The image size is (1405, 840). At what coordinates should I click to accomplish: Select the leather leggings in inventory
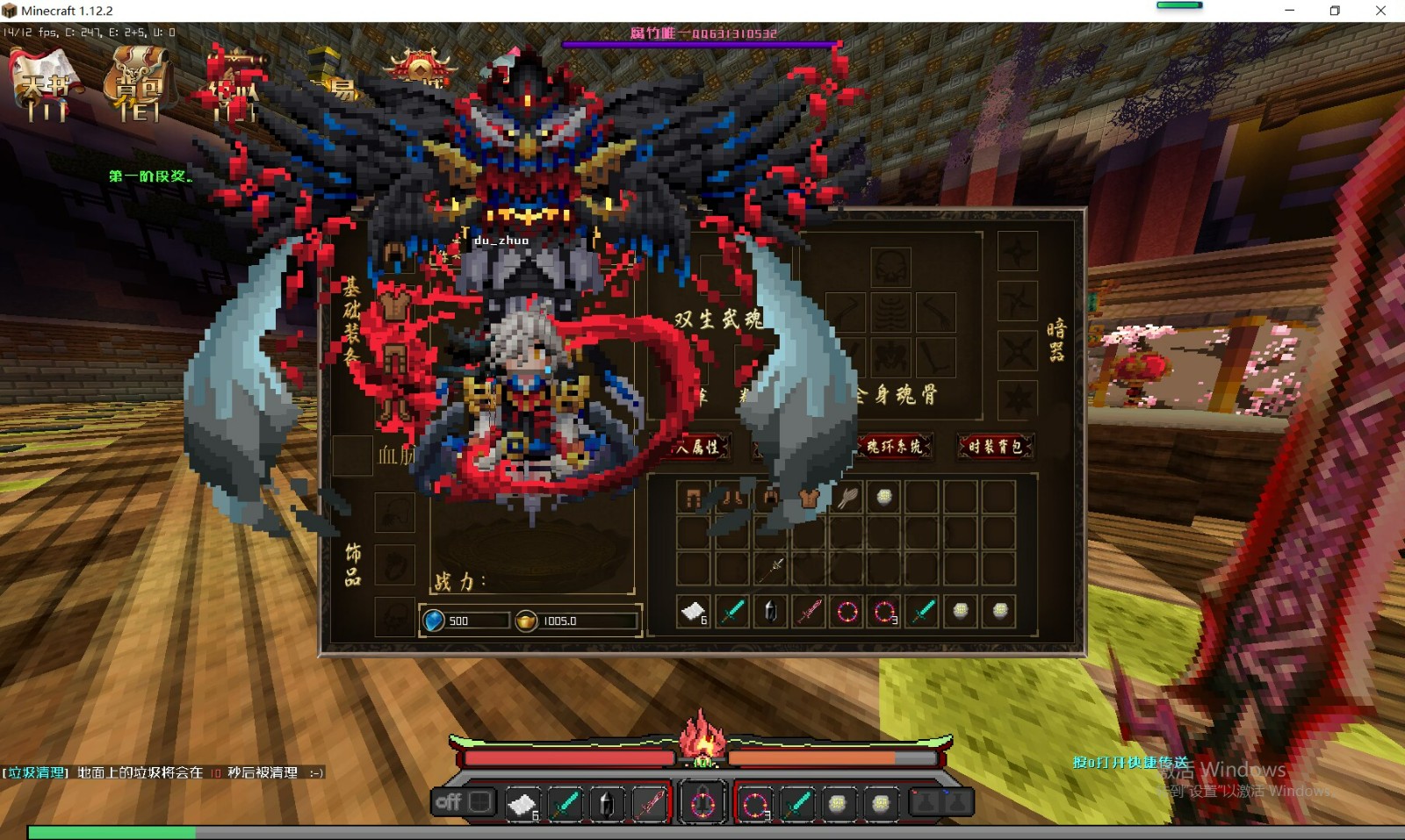coord(693,498)
